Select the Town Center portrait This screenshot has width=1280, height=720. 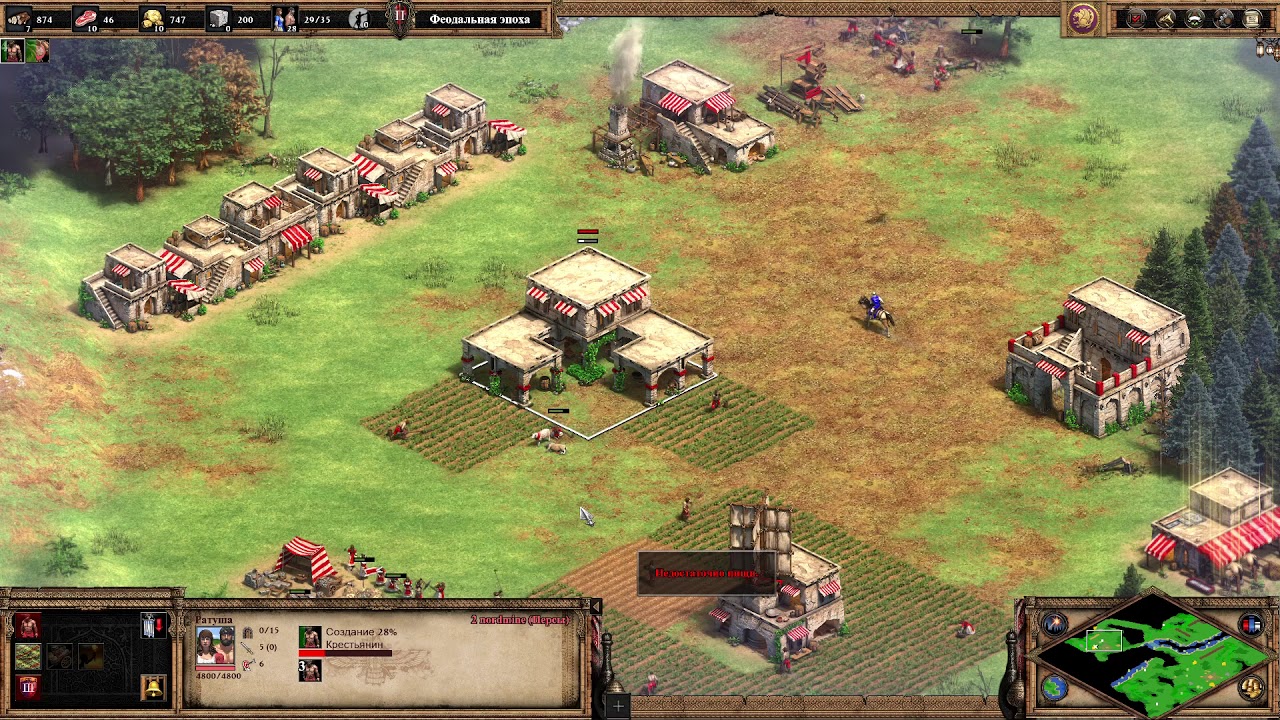[215, 646]
